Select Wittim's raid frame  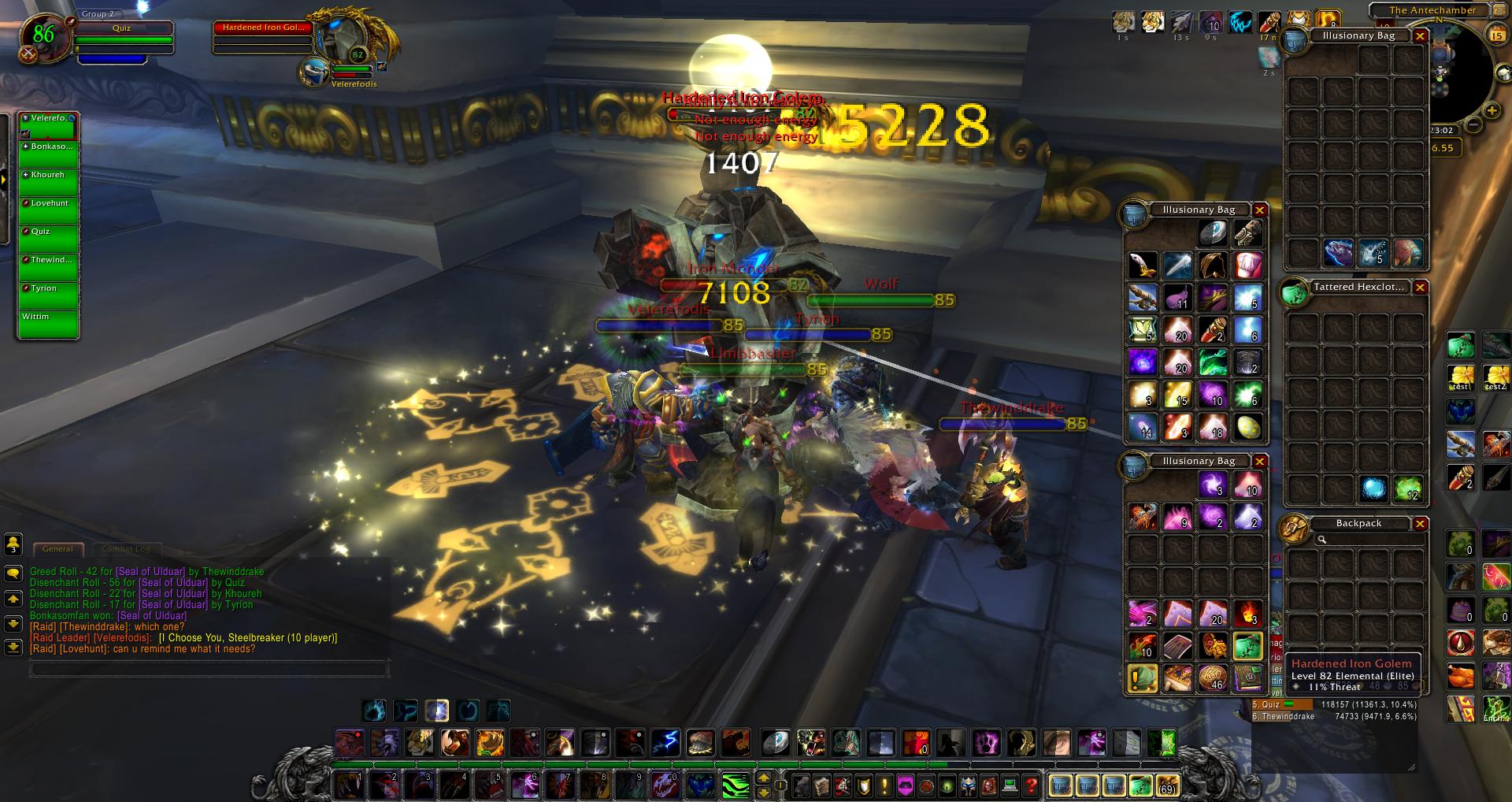pos(49,323)
